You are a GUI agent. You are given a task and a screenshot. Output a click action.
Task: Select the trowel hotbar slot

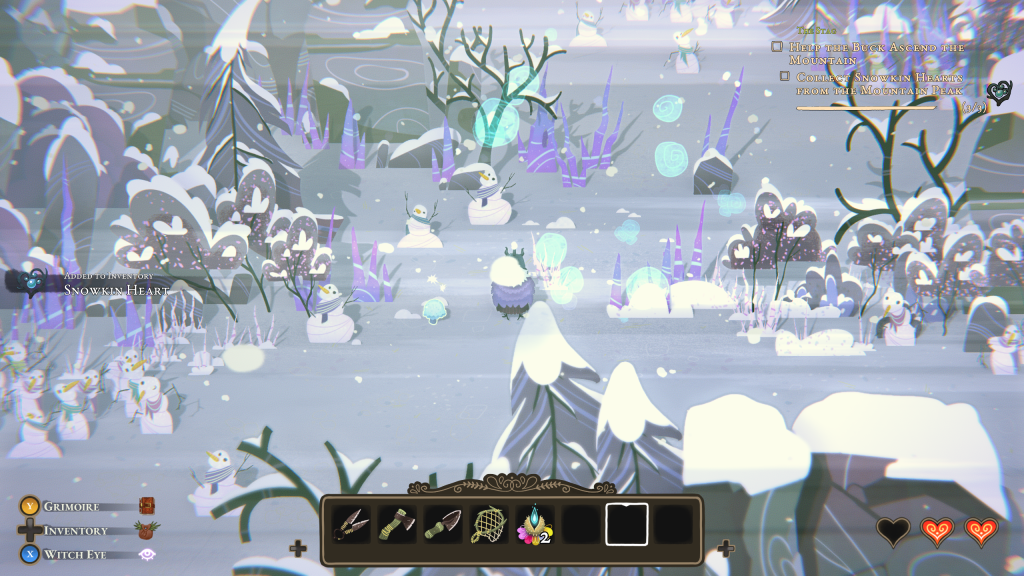click(x=442, y=525)
